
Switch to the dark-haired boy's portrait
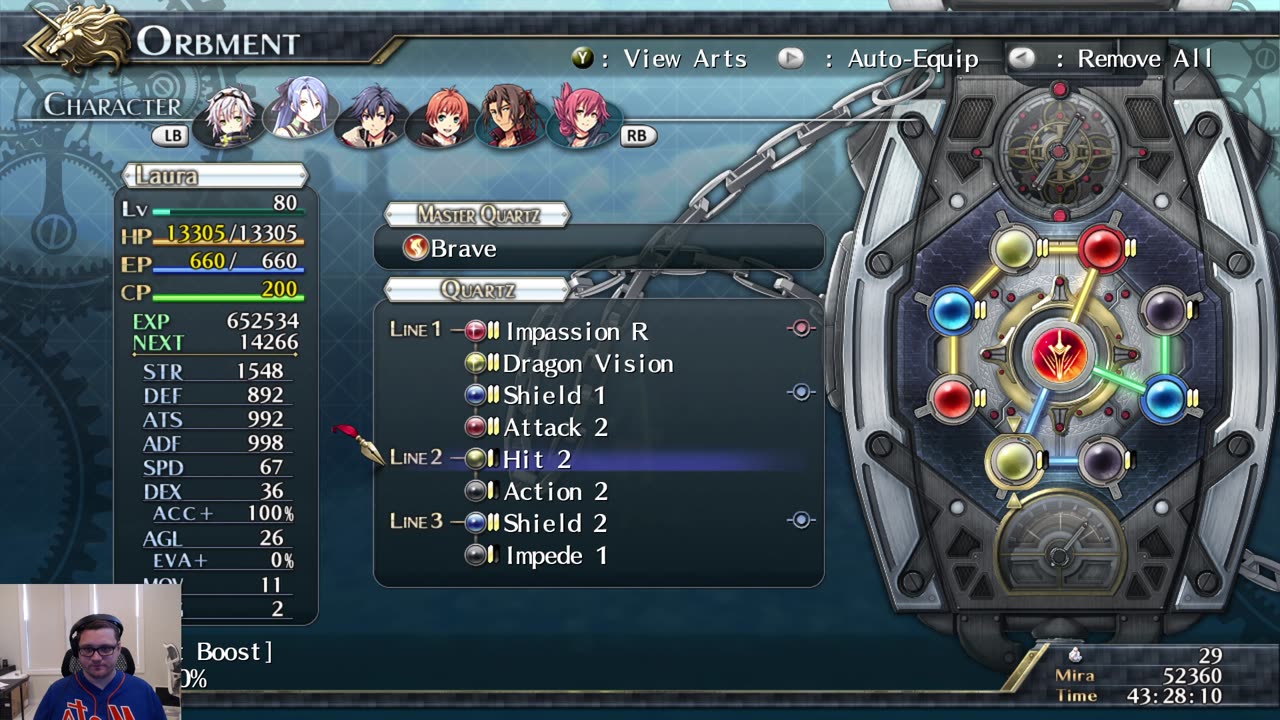click(x=372, y=114)
